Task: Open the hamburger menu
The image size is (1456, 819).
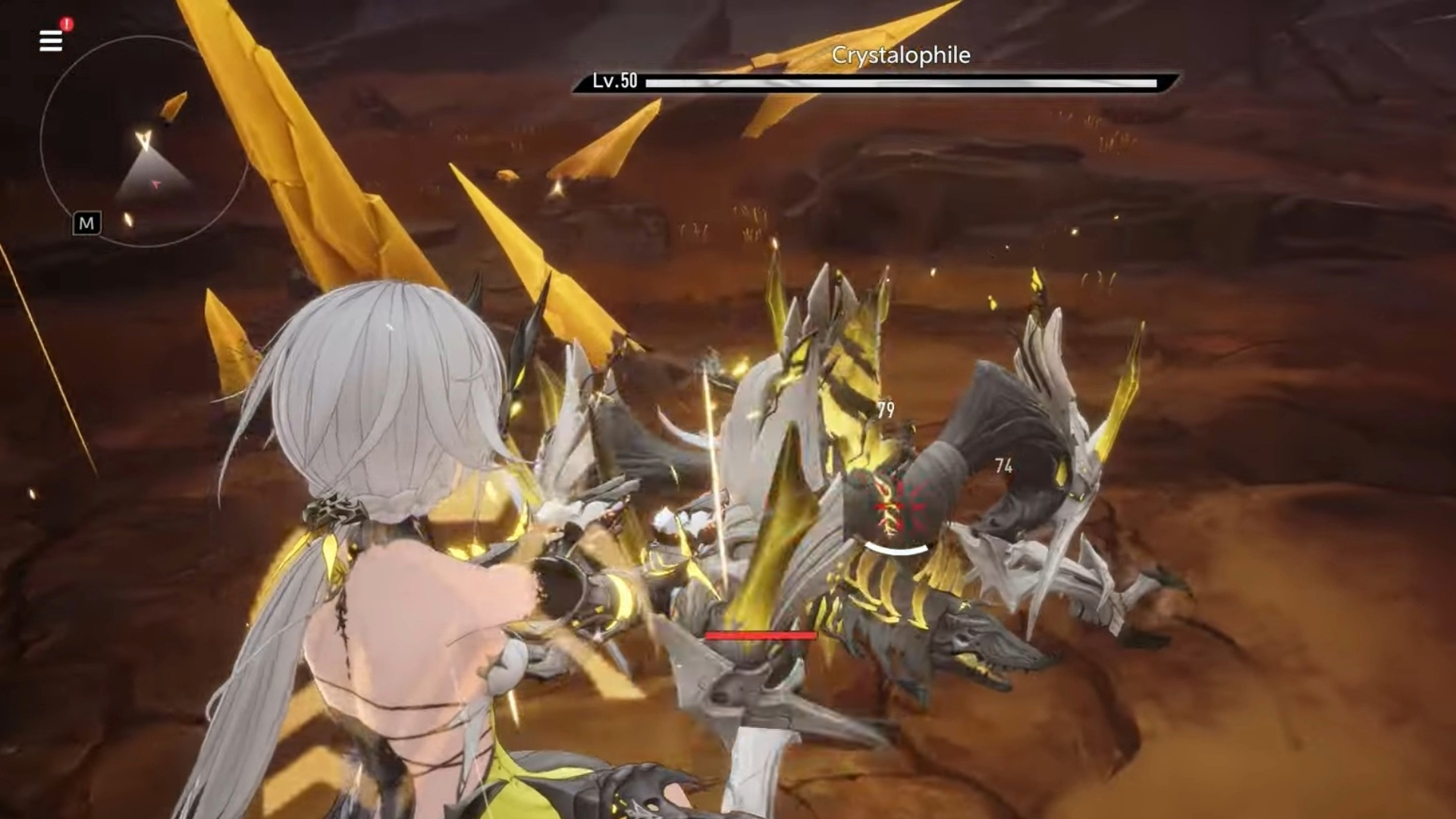Action: pos(50,41)
